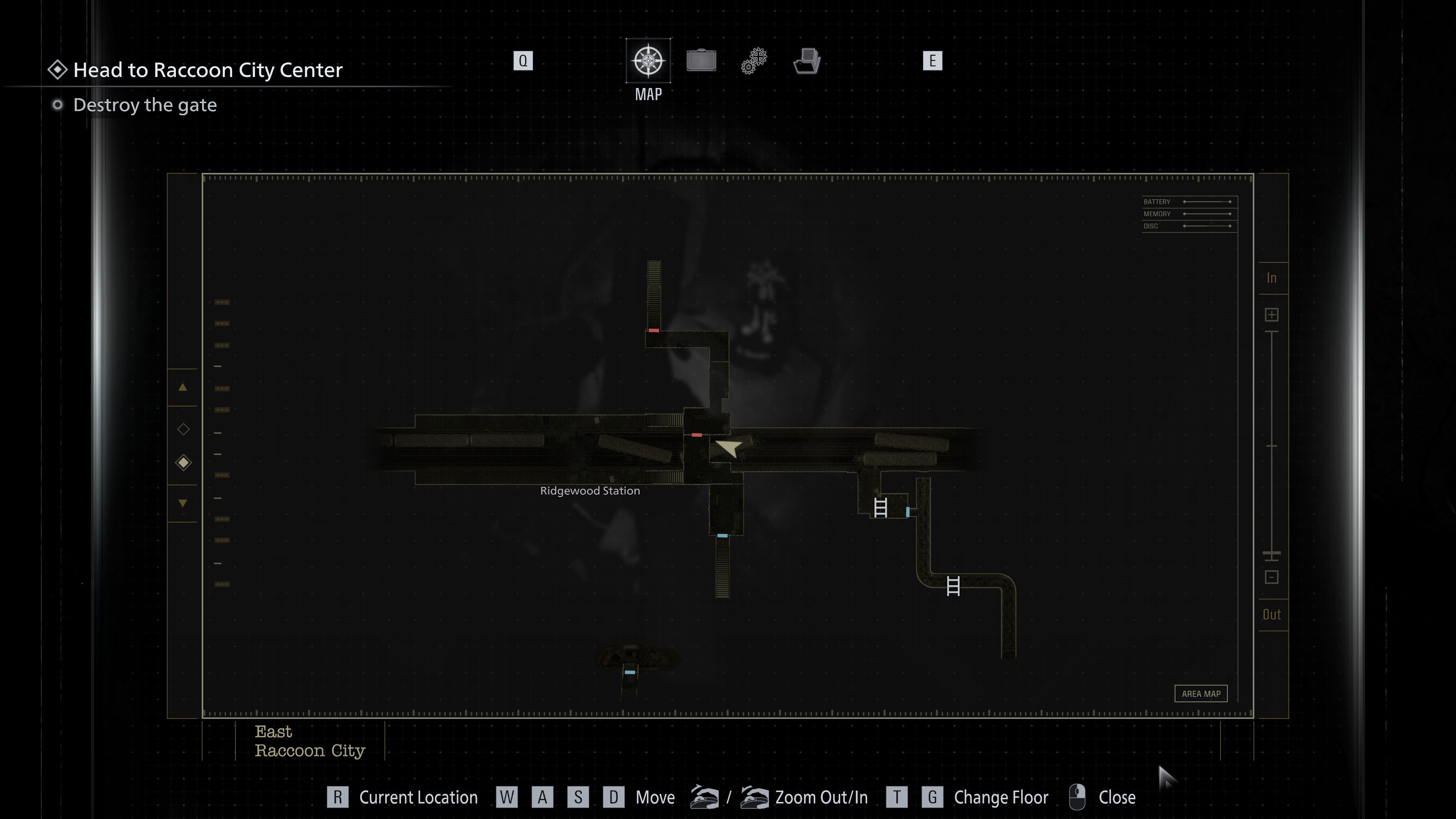This screenshot has width=1456, height=819.
Task: Click the AREA MAP button
Action: click(x=1201, y=693)
